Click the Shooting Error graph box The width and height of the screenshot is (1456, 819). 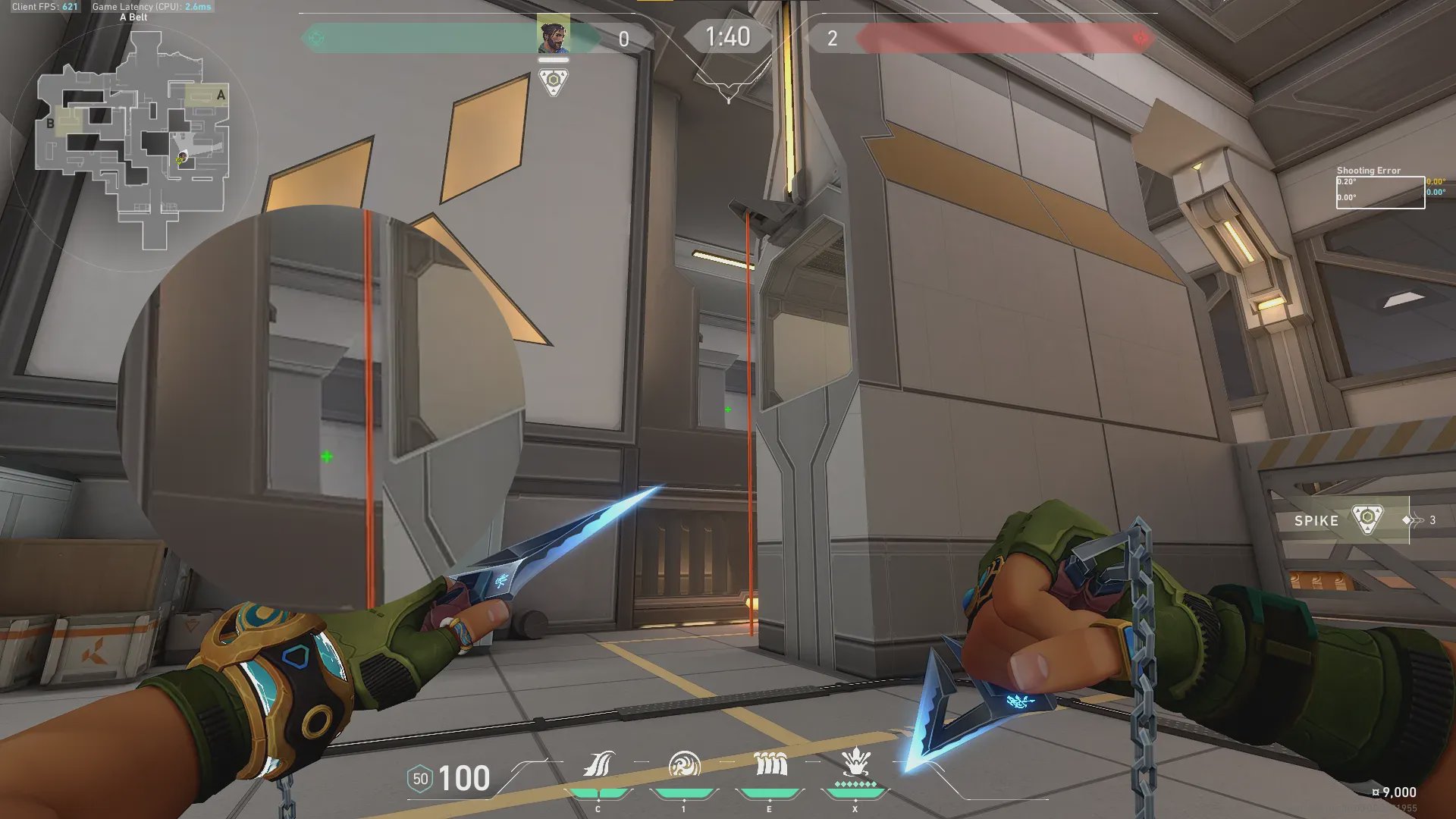tap(1380, 193)
